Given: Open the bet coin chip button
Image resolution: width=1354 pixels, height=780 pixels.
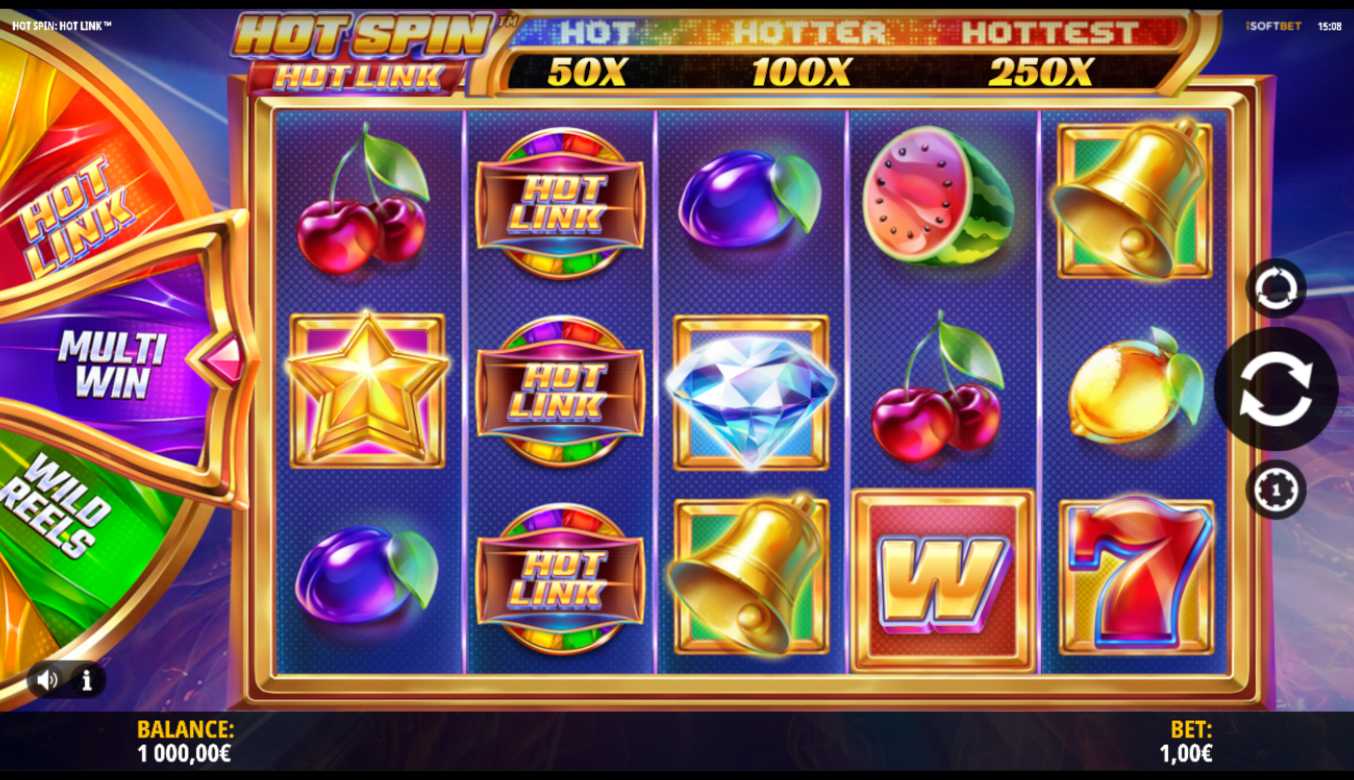Looking at the screenshot, I should pos(1276,490).
